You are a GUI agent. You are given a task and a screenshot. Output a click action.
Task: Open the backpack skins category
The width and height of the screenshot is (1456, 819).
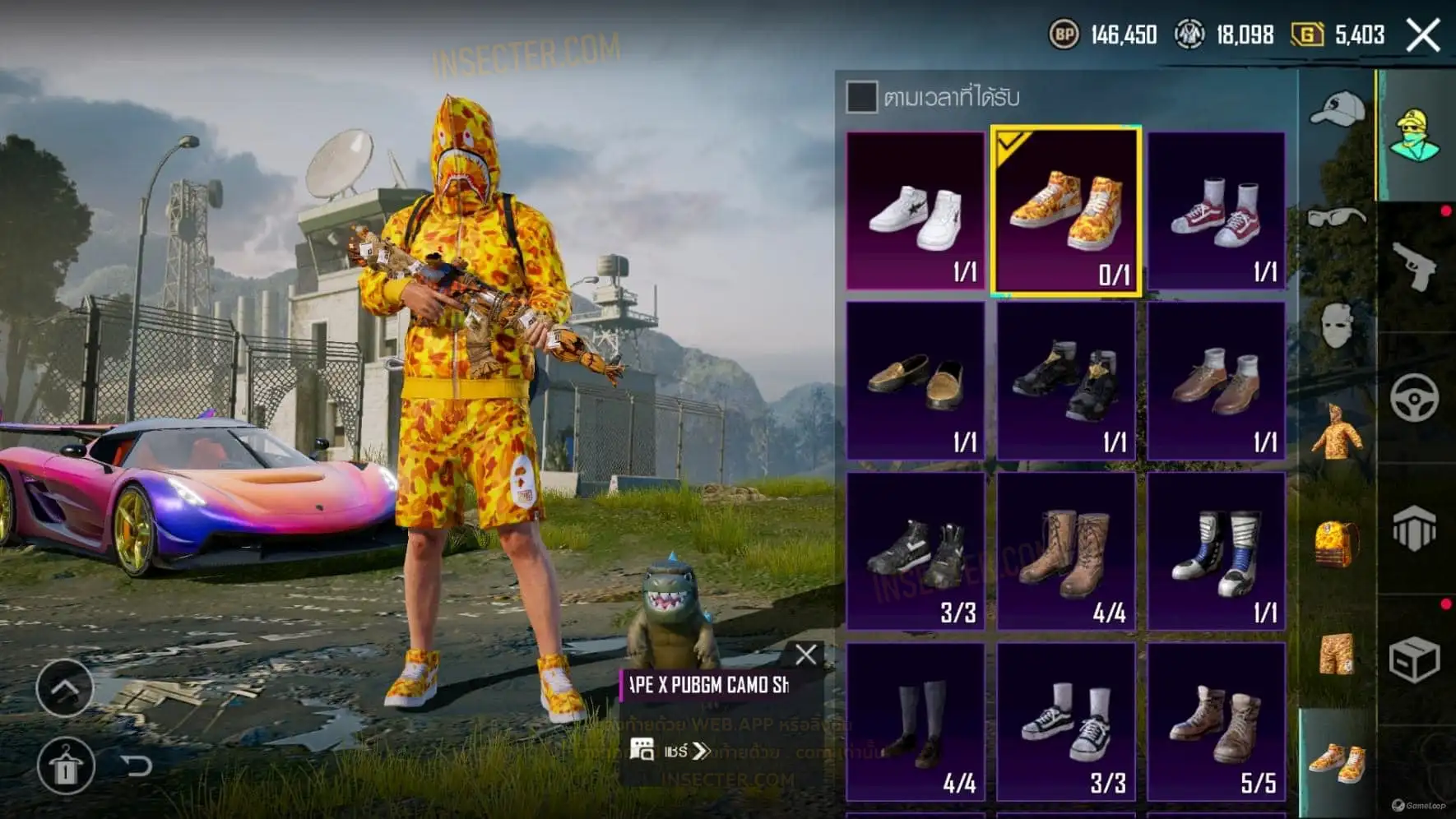(1337, 543)
